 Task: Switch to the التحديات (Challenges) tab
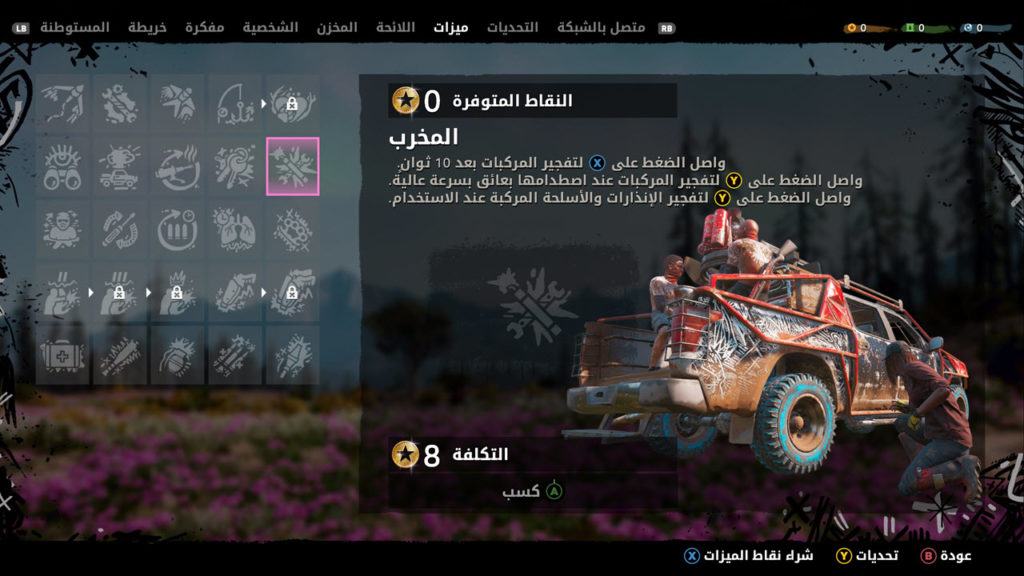tap(512, 27)
